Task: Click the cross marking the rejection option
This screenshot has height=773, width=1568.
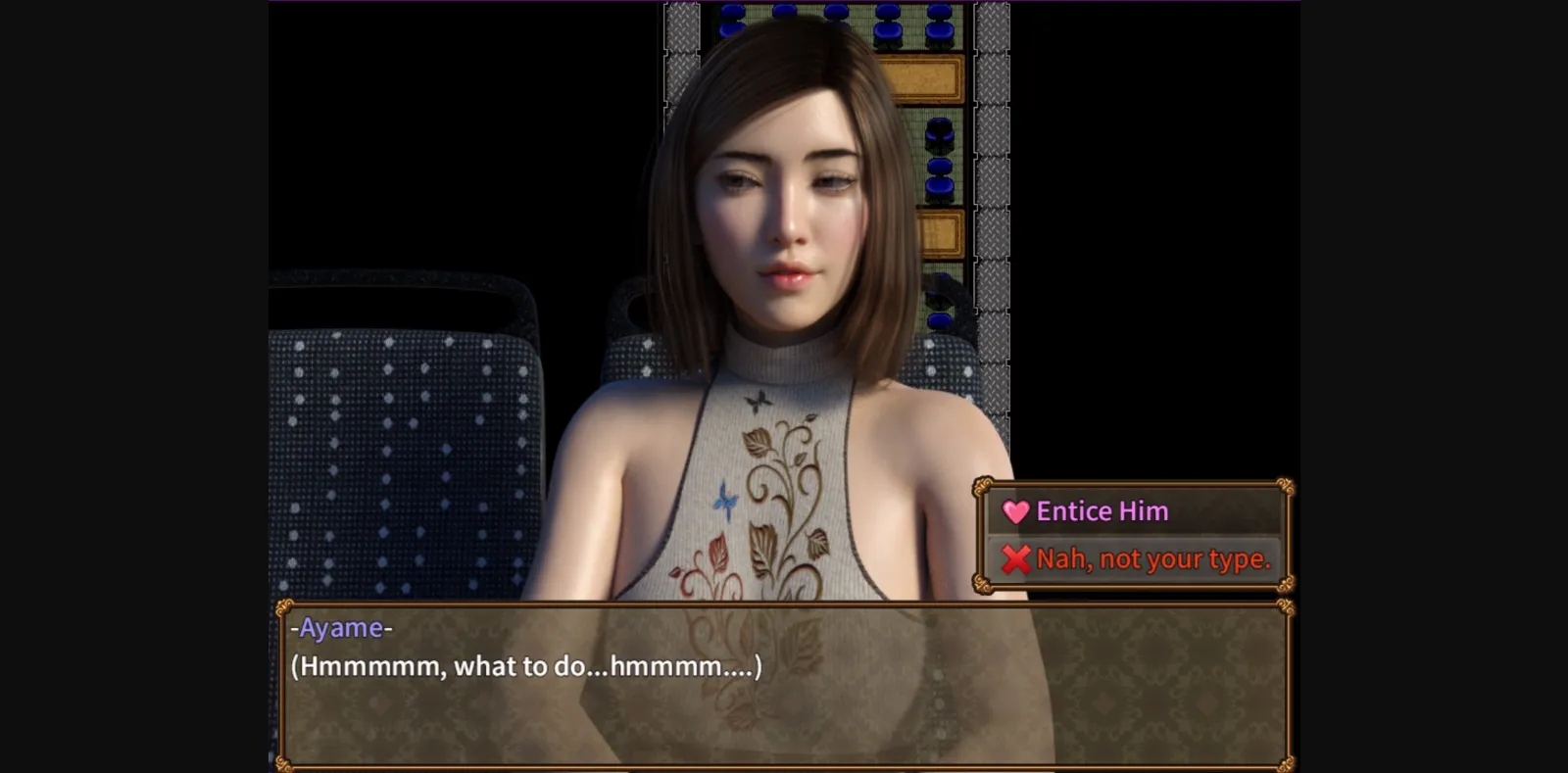Action: [1016, 558]
